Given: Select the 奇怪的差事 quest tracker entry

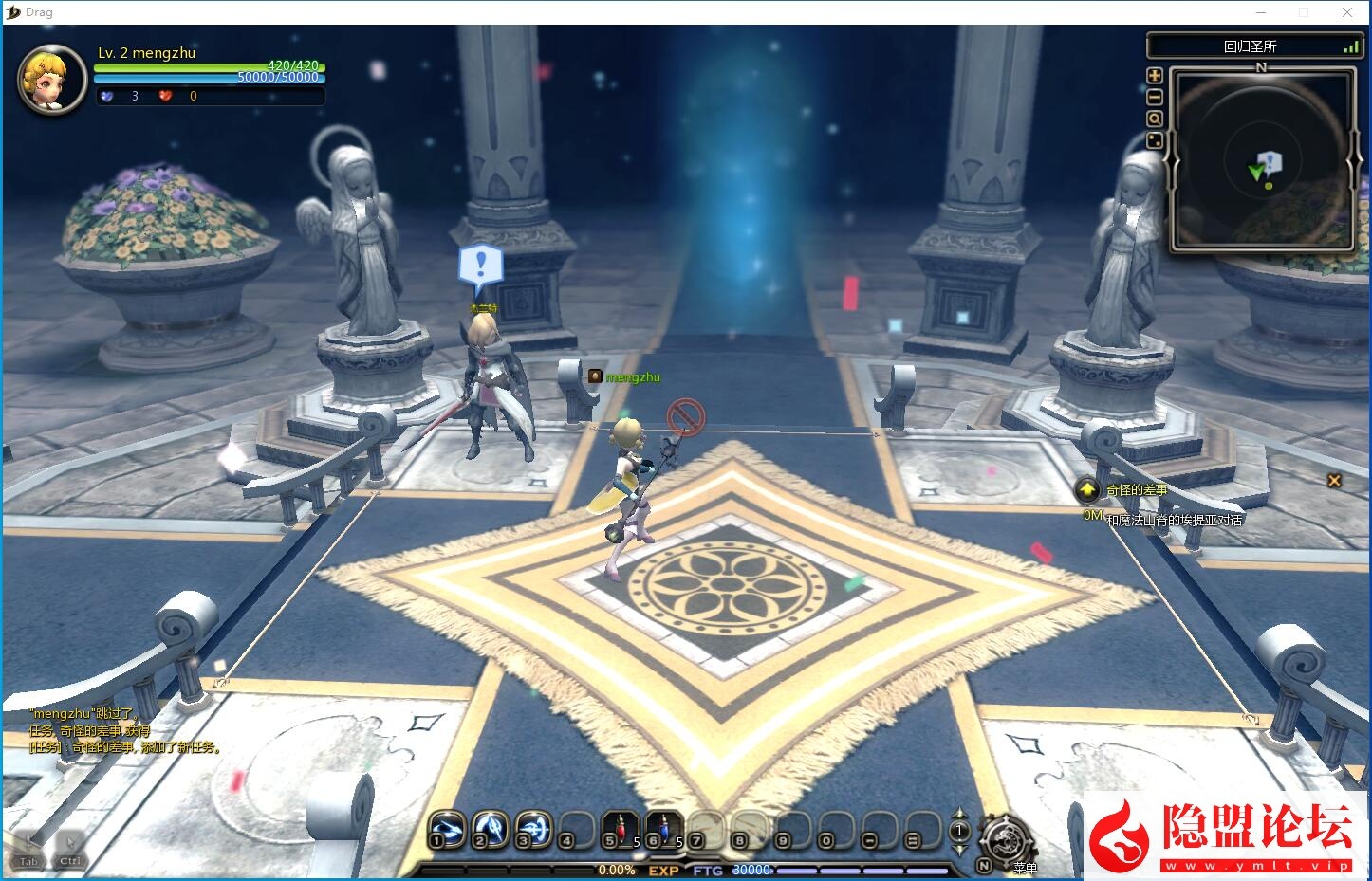Looking at the screenshot, I should pos(1137,490).
